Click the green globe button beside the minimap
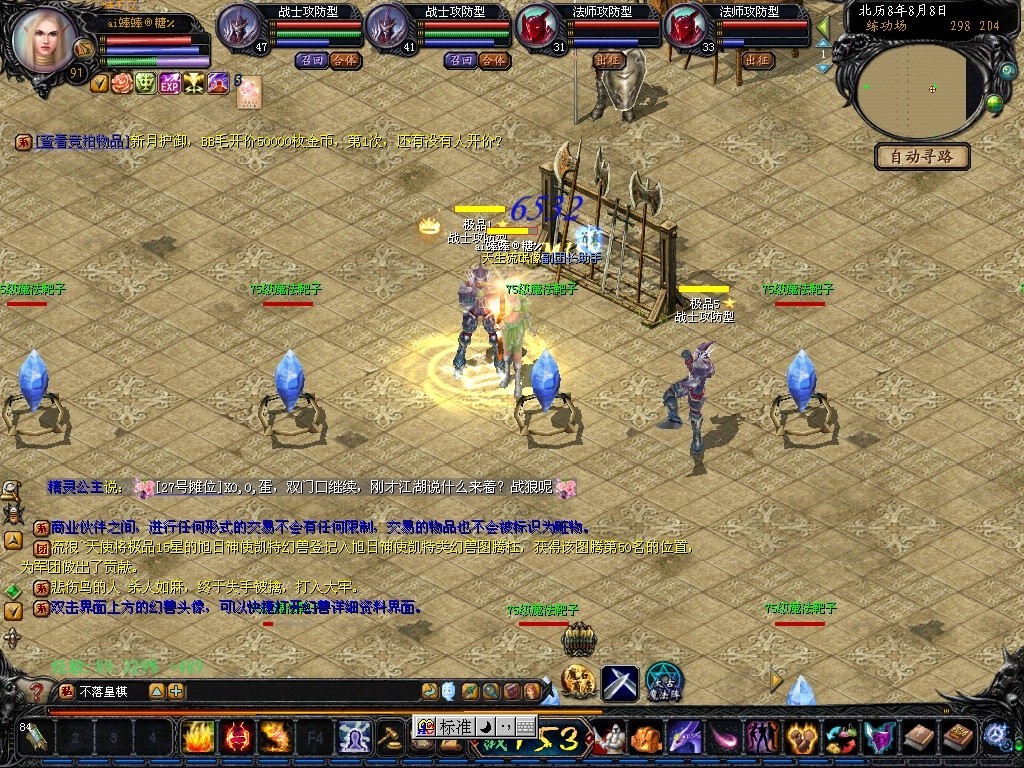Image resolution: width=1024 pixels, height=768 pixels. pos(994,102)
